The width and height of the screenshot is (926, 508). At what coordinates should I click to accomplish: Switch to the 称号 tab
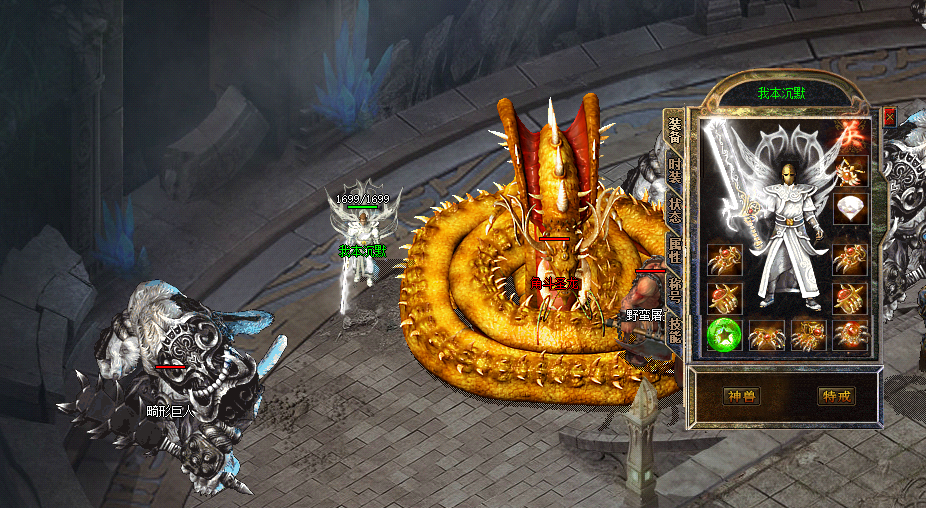(675, 289)
